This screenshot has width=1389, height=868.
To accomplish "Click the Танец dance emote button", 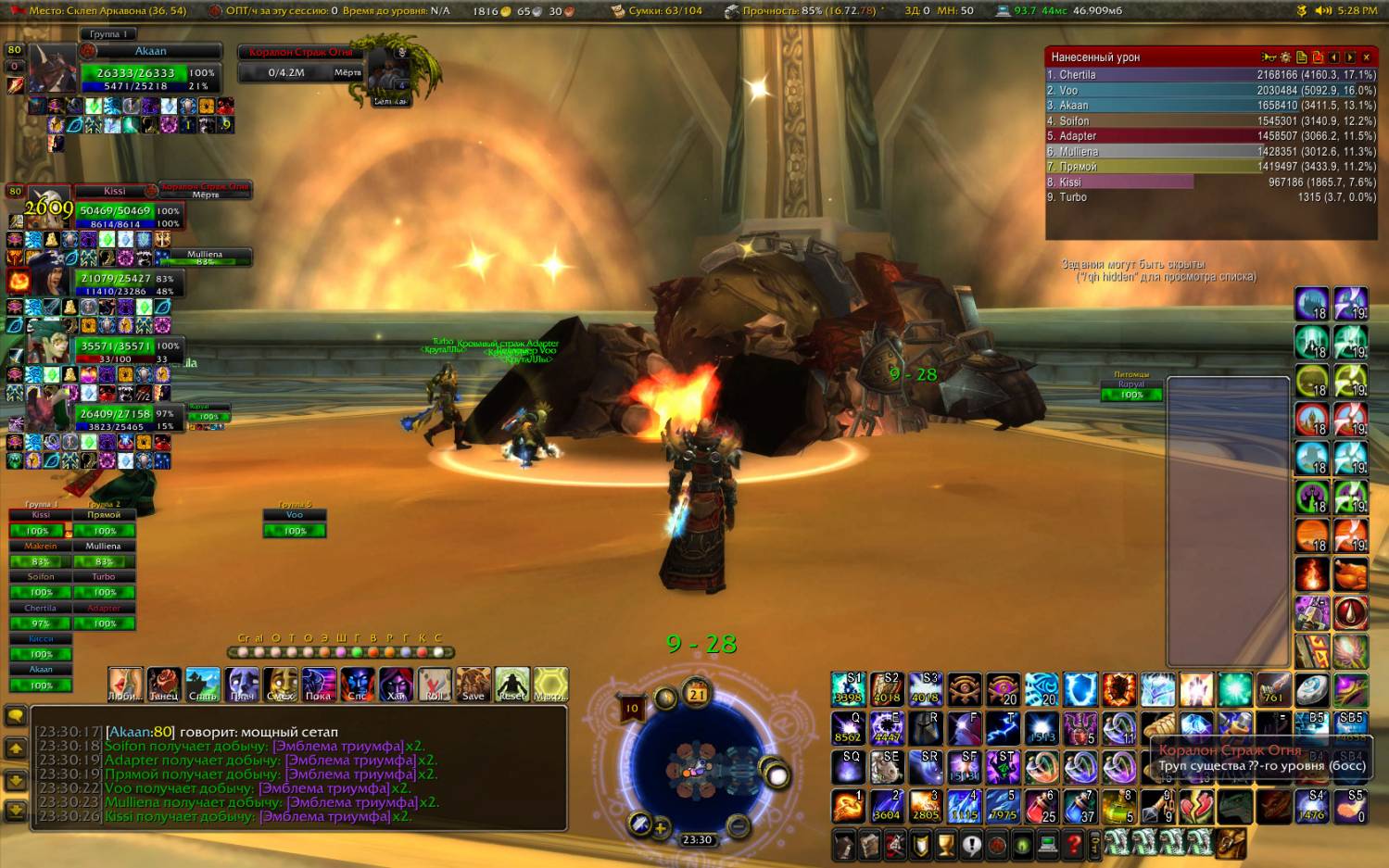I will click(x=164, y=684).
